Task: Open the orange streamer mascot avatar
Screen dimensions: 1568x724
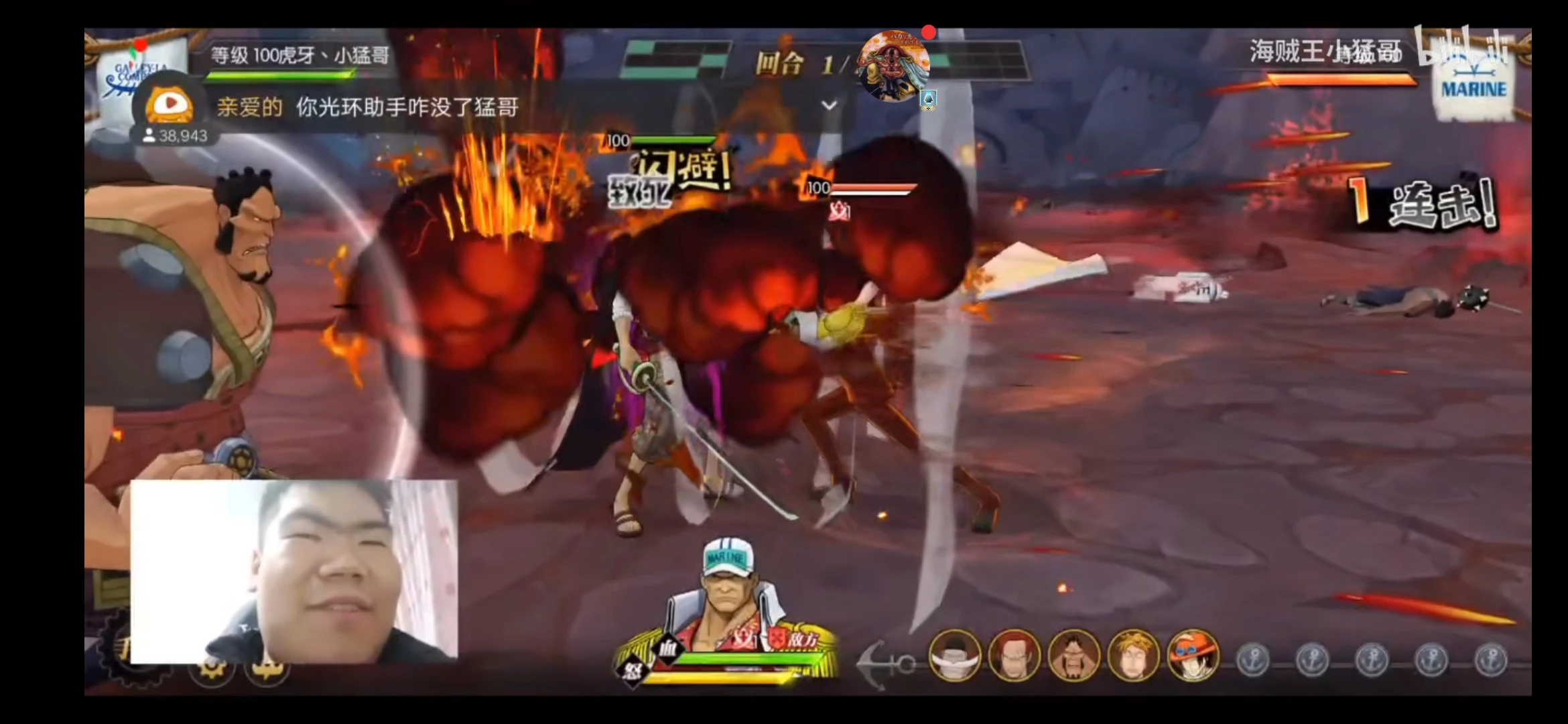Action: click(x=170, y=104)
